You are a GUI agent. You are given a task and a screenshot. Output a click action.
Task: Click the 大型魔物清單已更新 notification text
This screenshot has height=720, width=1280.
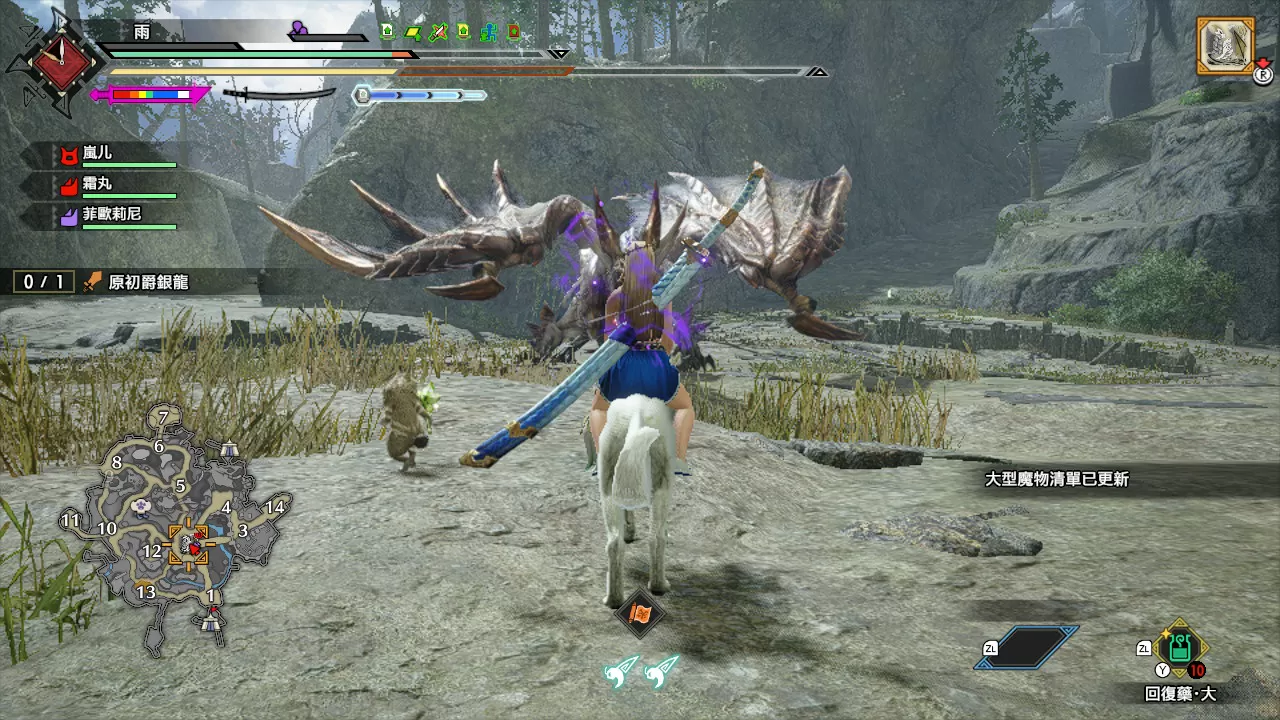pos(1059,480)
